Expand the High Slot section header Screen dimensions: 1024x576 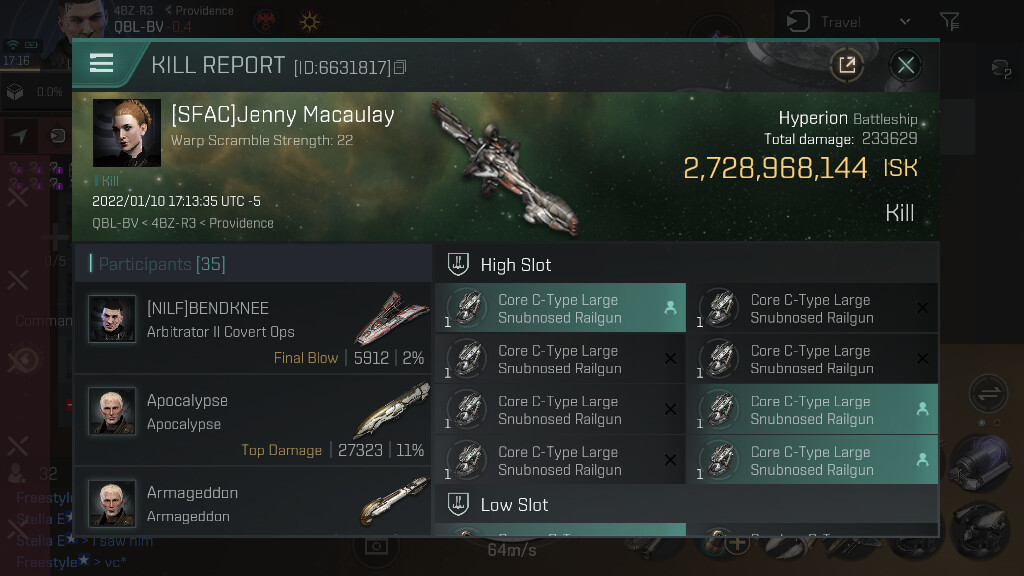[x=687, y=265]
